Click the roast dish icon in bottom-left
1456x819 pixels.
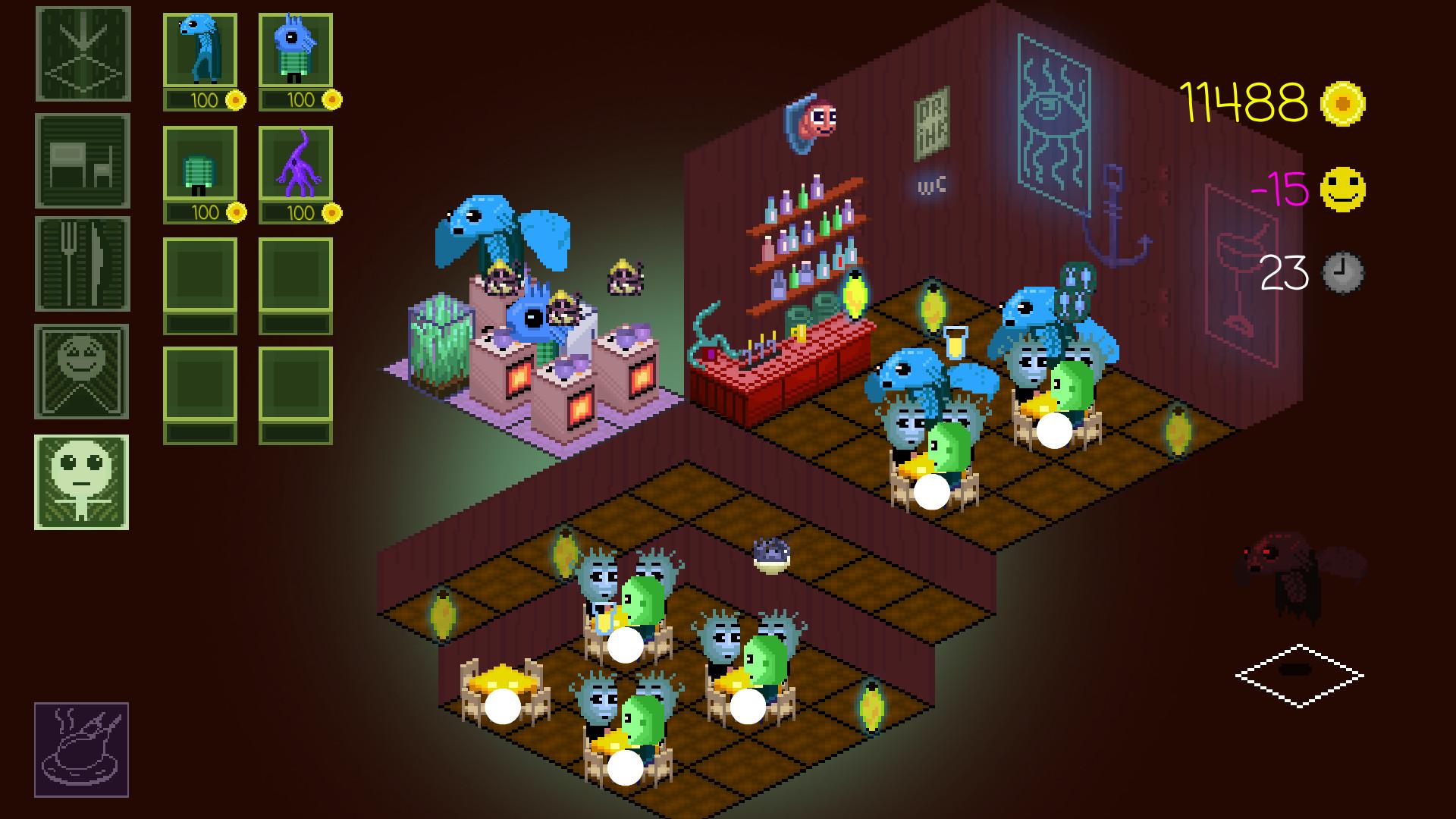(83, 747)
